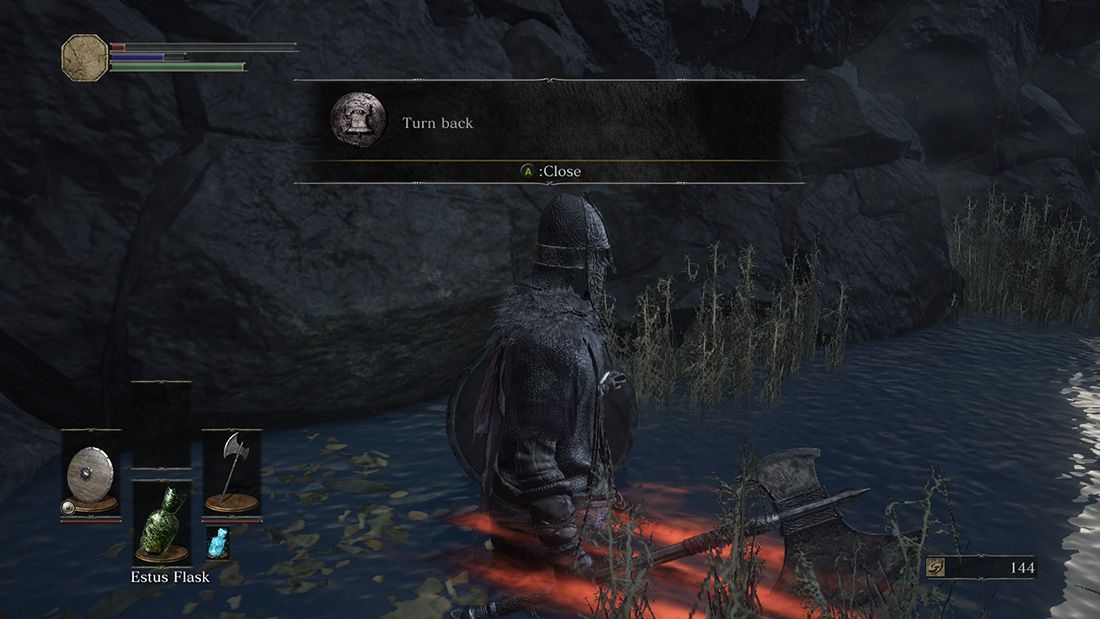This screenshot has height=619, width=1100.
Task: Select the "Turn back" message text
Action: click(x=437, y=123)
